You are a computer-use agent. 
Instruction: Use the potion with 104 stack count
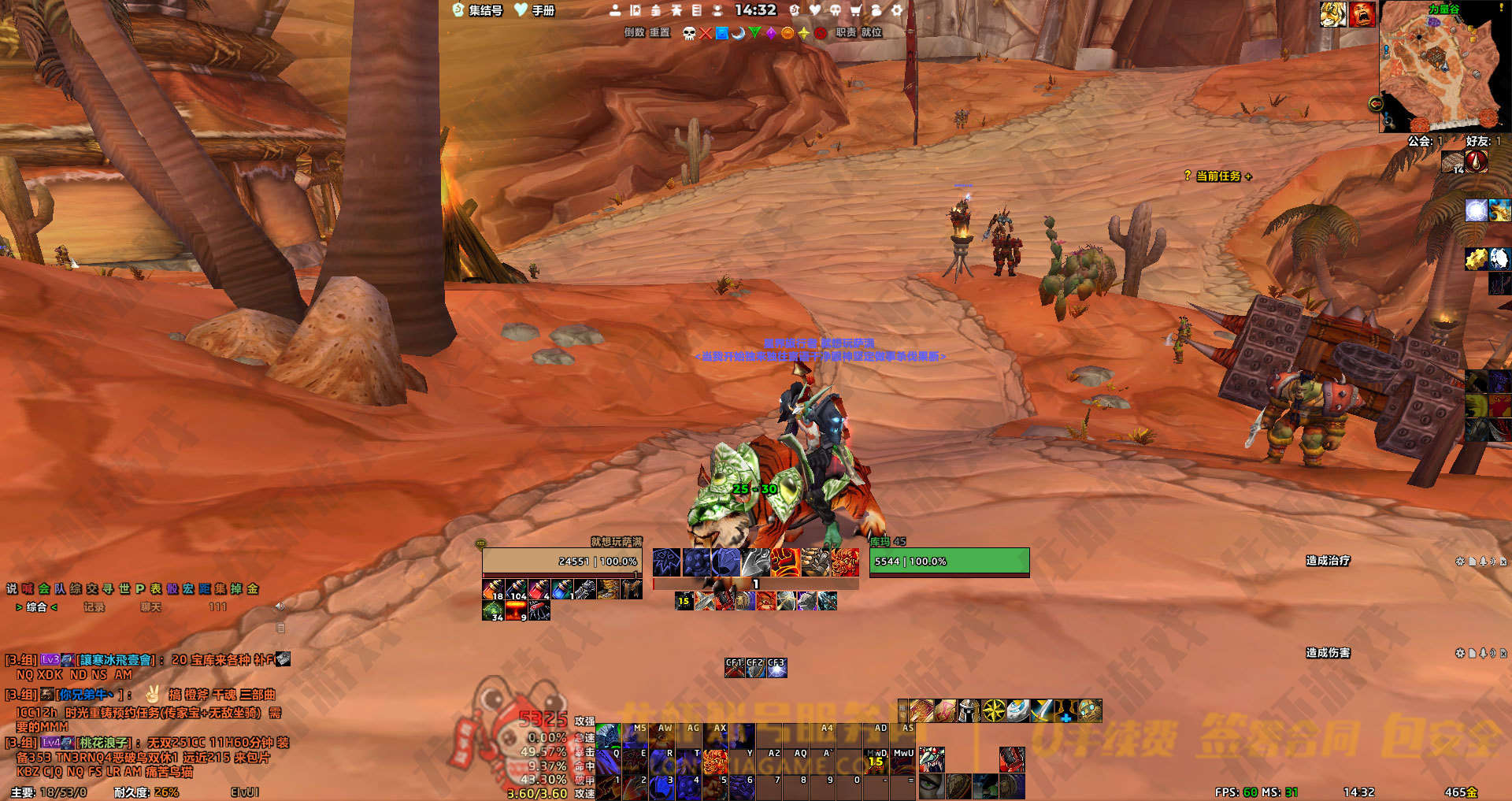[x=516, y=589]
